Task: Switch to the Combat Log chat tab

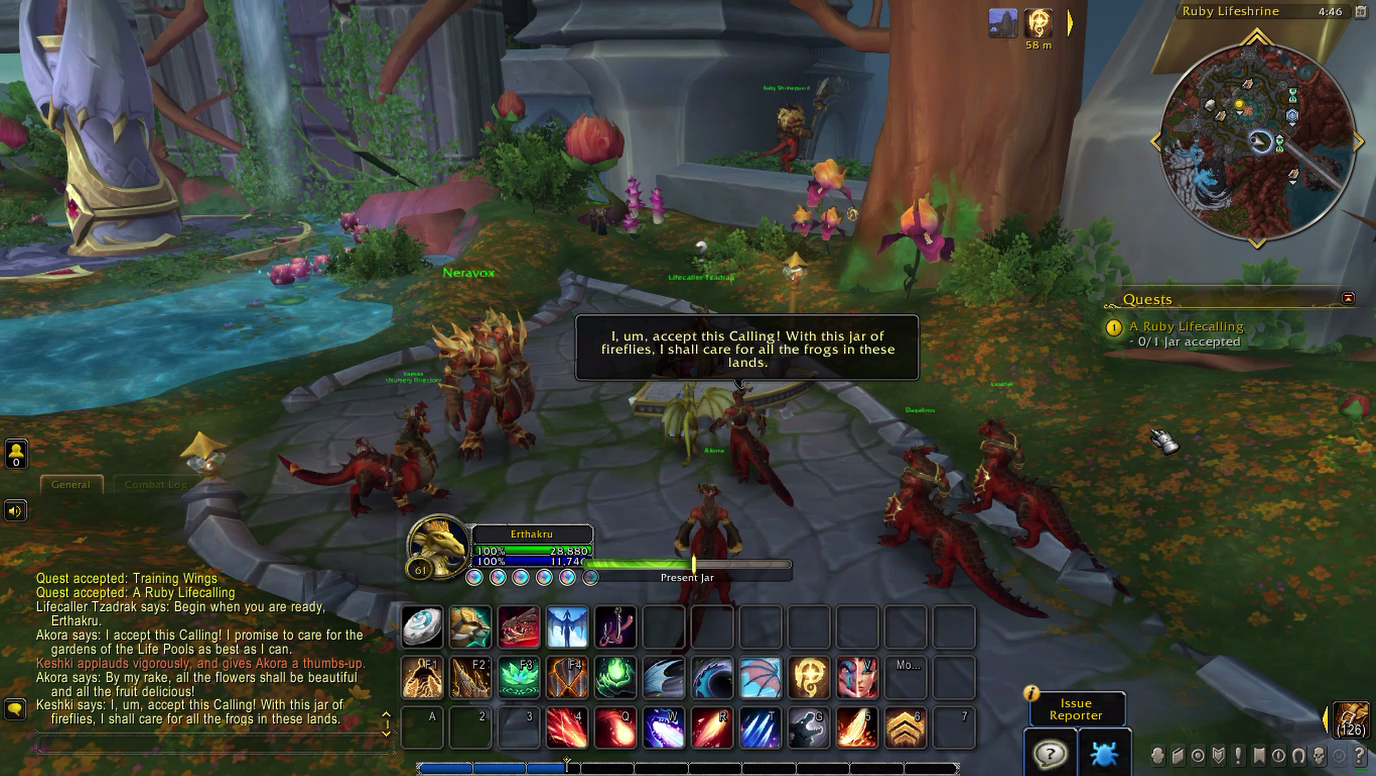Action: (155, 484)
